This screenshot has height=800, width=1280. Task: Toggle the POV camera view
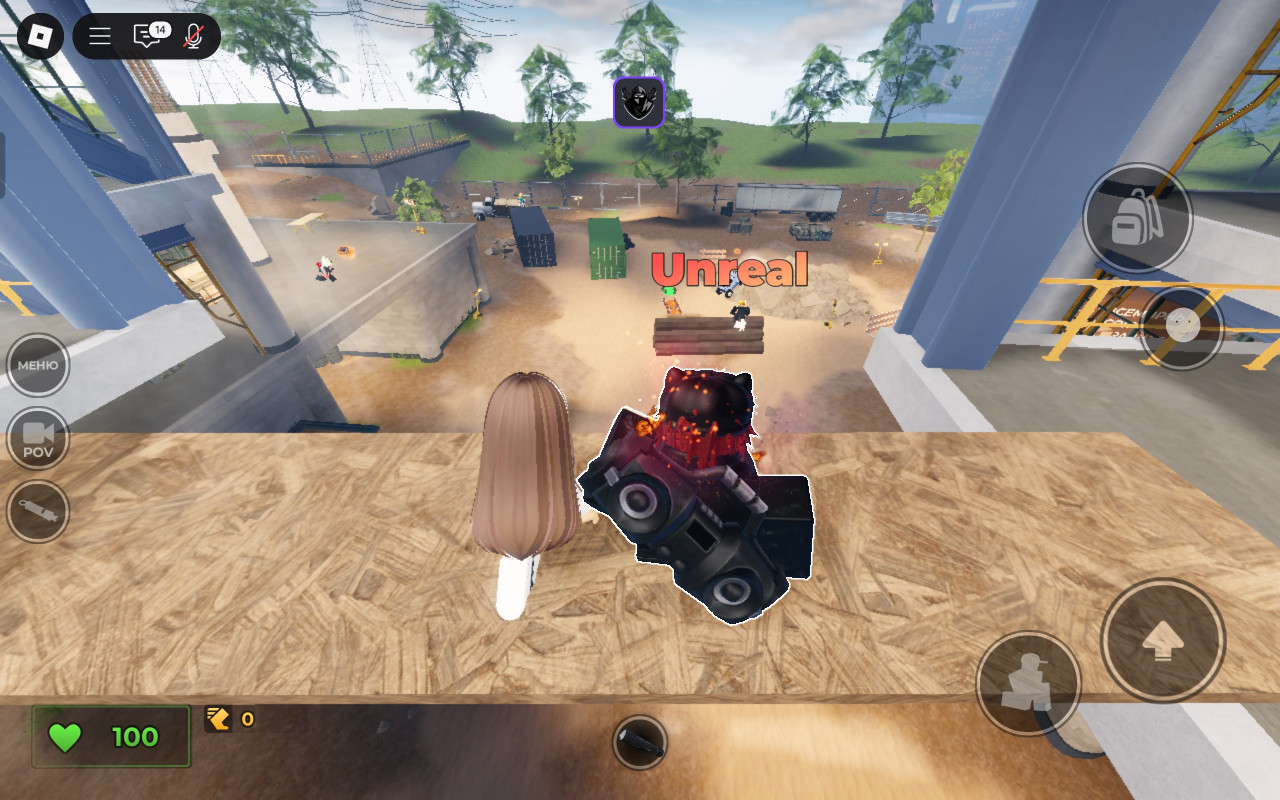pyautogui.click(x=38, y=438)
